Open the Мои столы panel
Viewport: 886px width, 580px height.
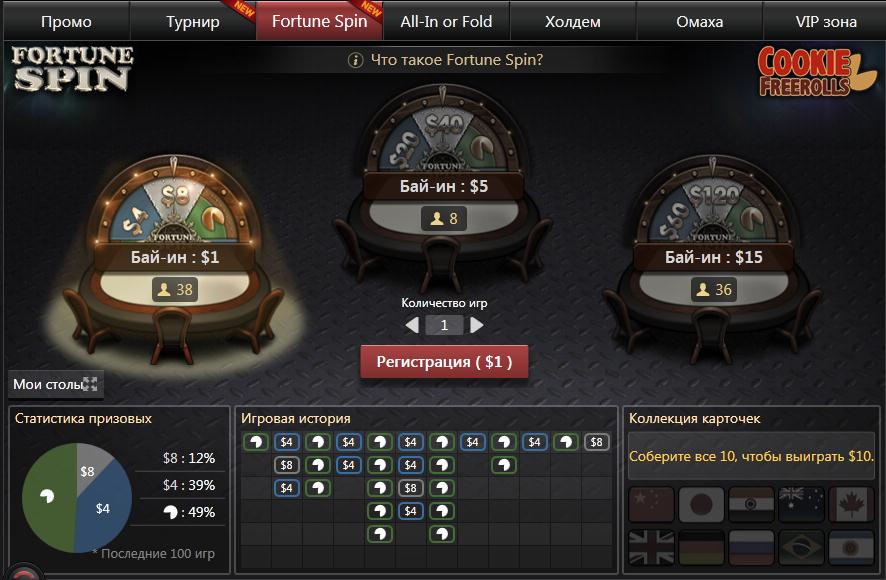click(55, 384)
